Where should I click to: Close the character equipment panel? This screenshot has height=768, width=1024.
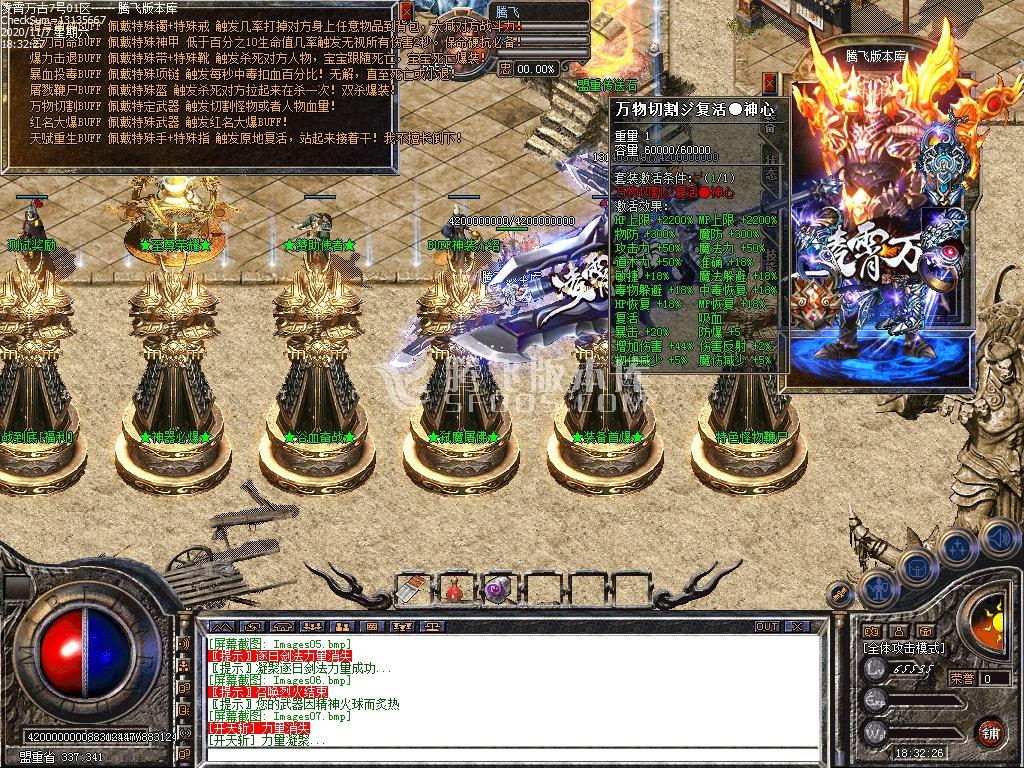[x=769, y=82]
